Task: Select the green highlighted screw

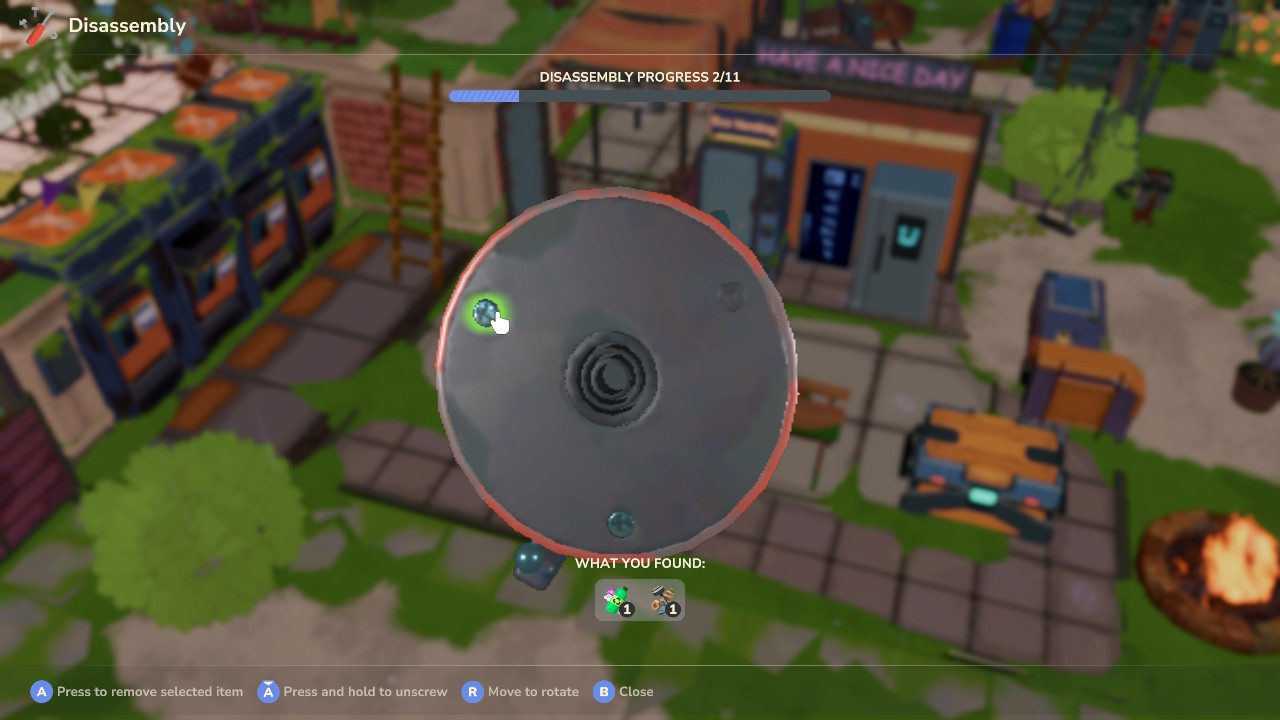Action: point(487,312)
